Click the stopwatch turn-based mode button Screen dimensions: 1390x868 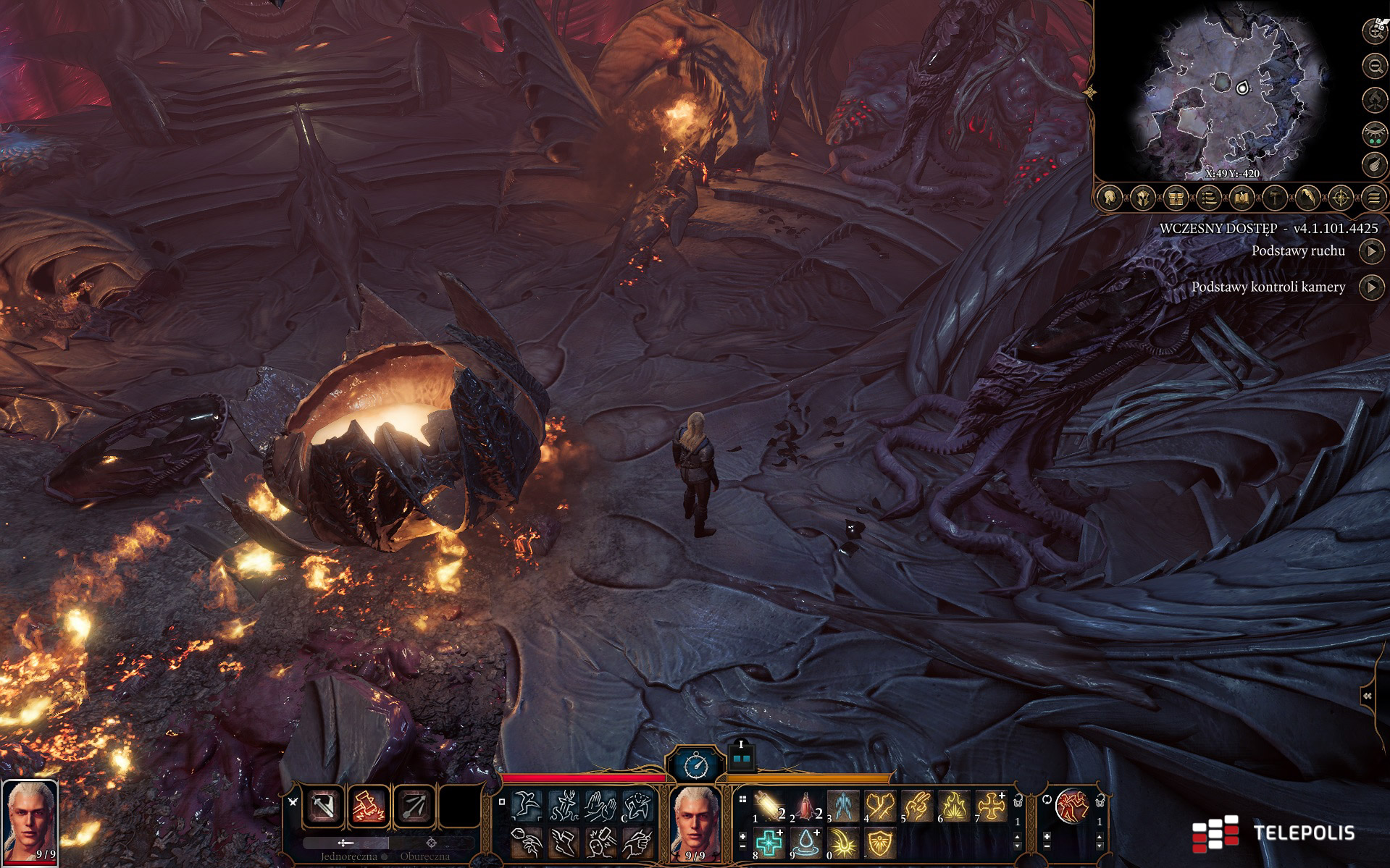click(x=695, y=764)
